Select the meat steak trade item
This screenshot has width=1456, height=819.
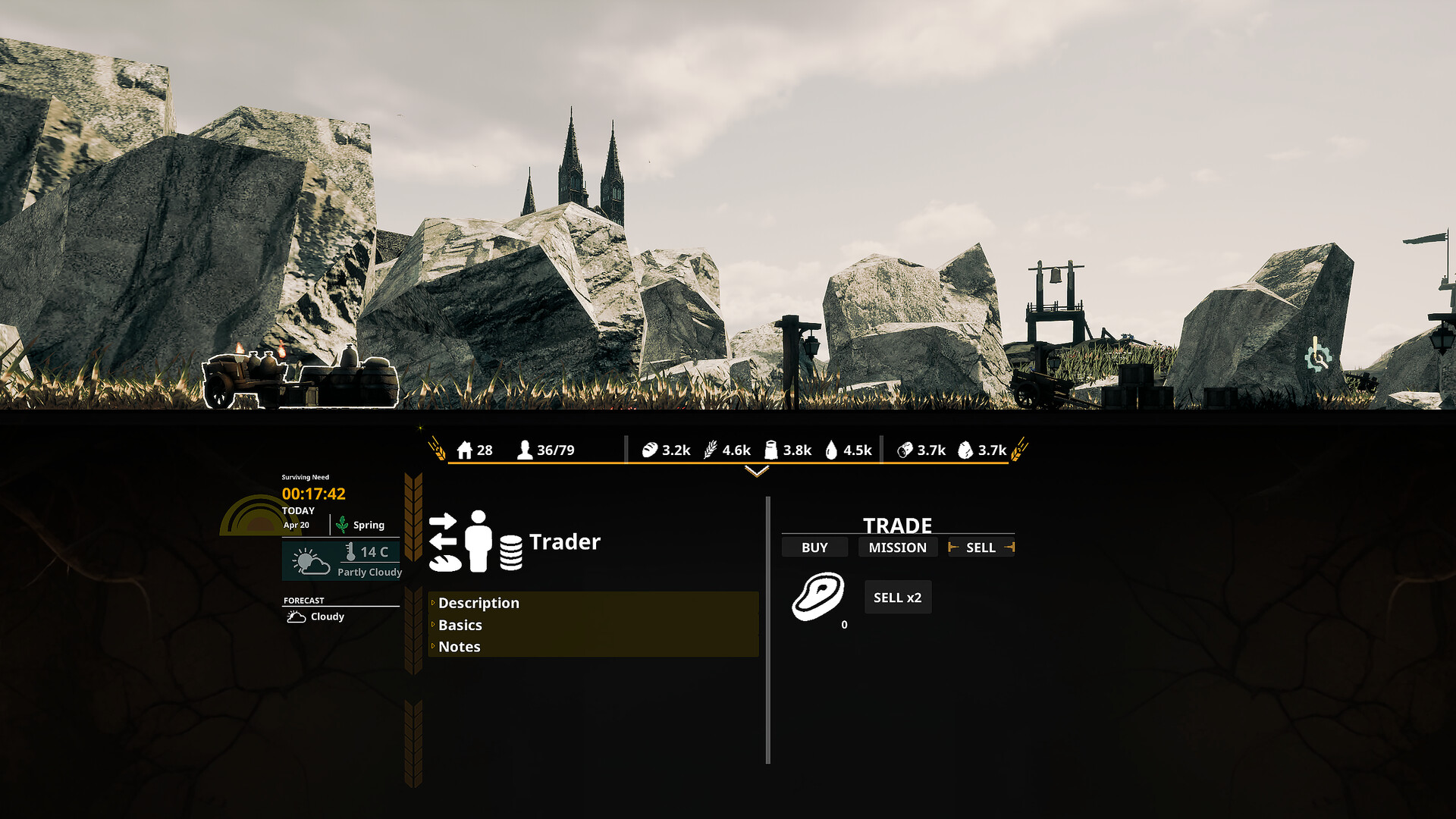pos(818,597)
